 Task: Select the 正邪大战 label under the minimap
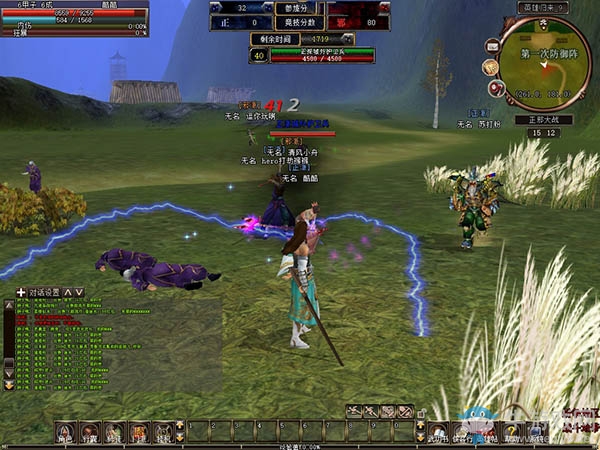543,119
